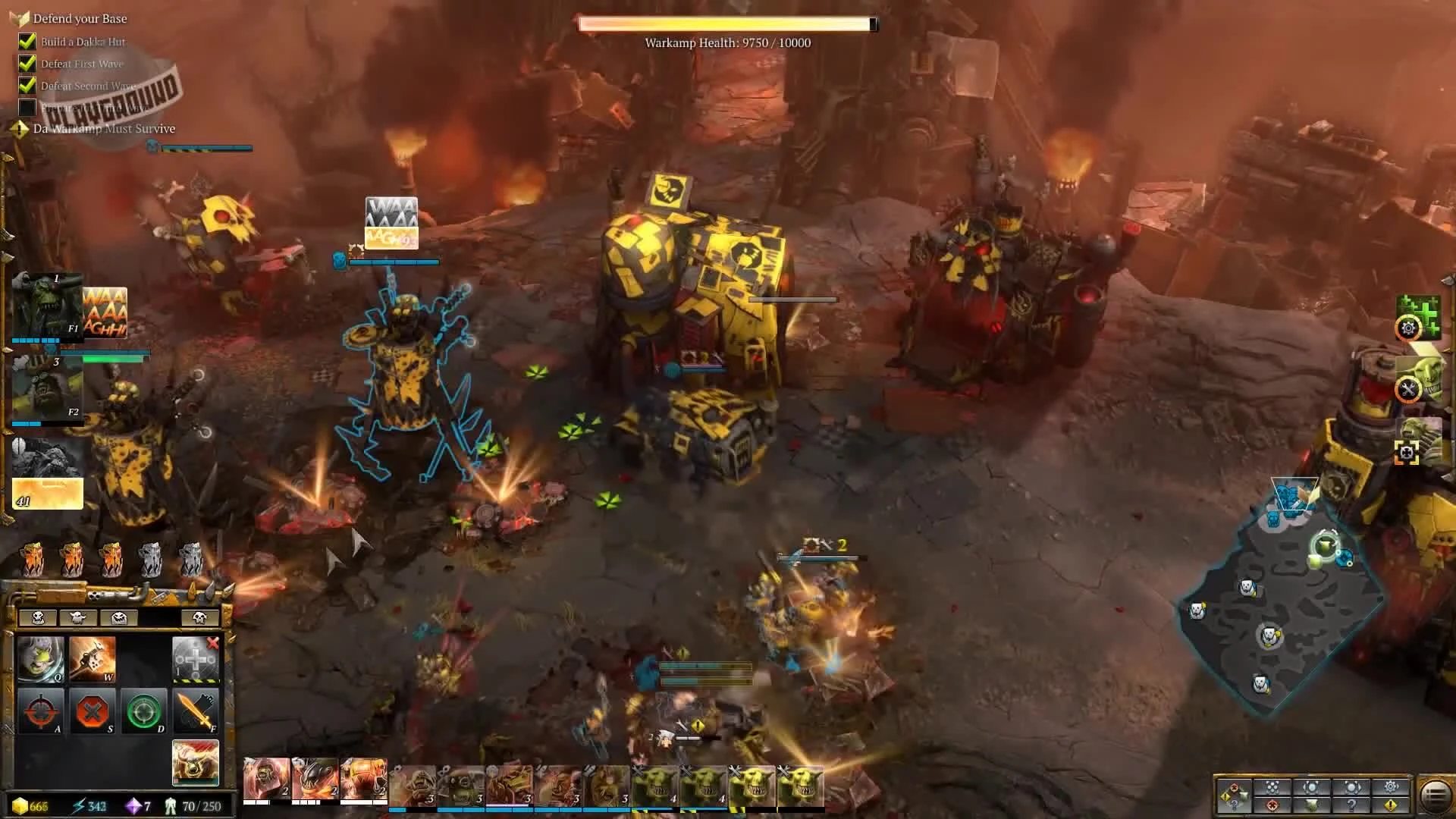Screen dimensions: 1456x819
Task: Open the settings gear icon near the minimap
Action: click(1390, 786)
